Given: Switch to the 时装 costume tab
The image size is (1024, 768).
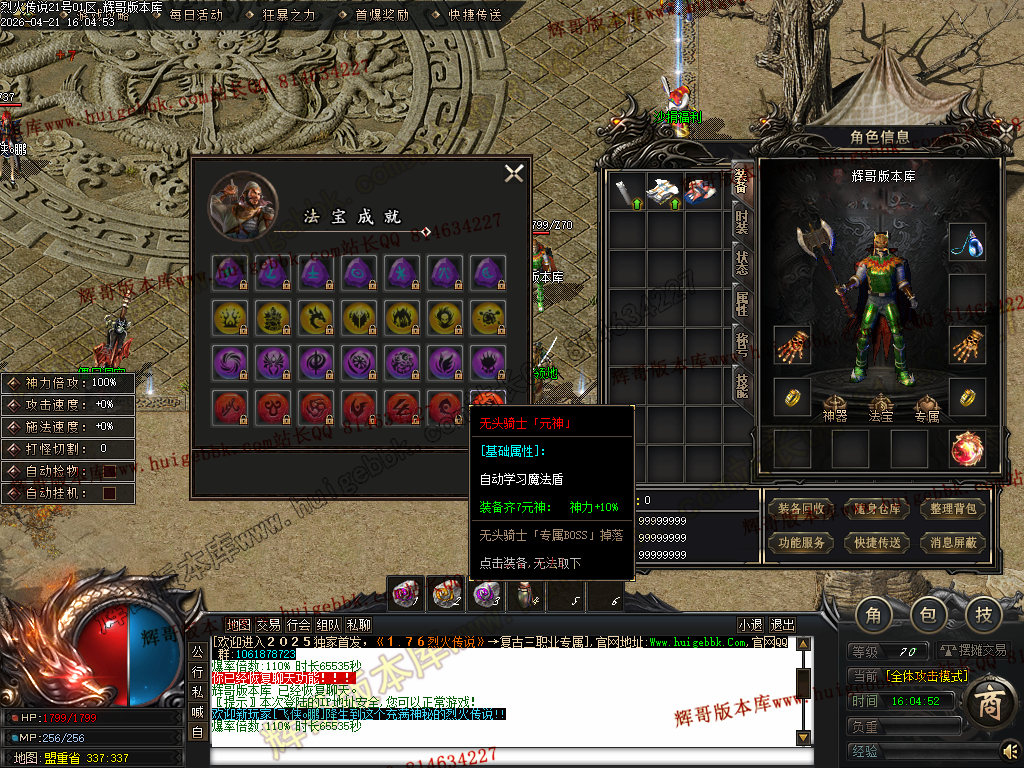Looking at the screenshot, I should tap(741, 222).
